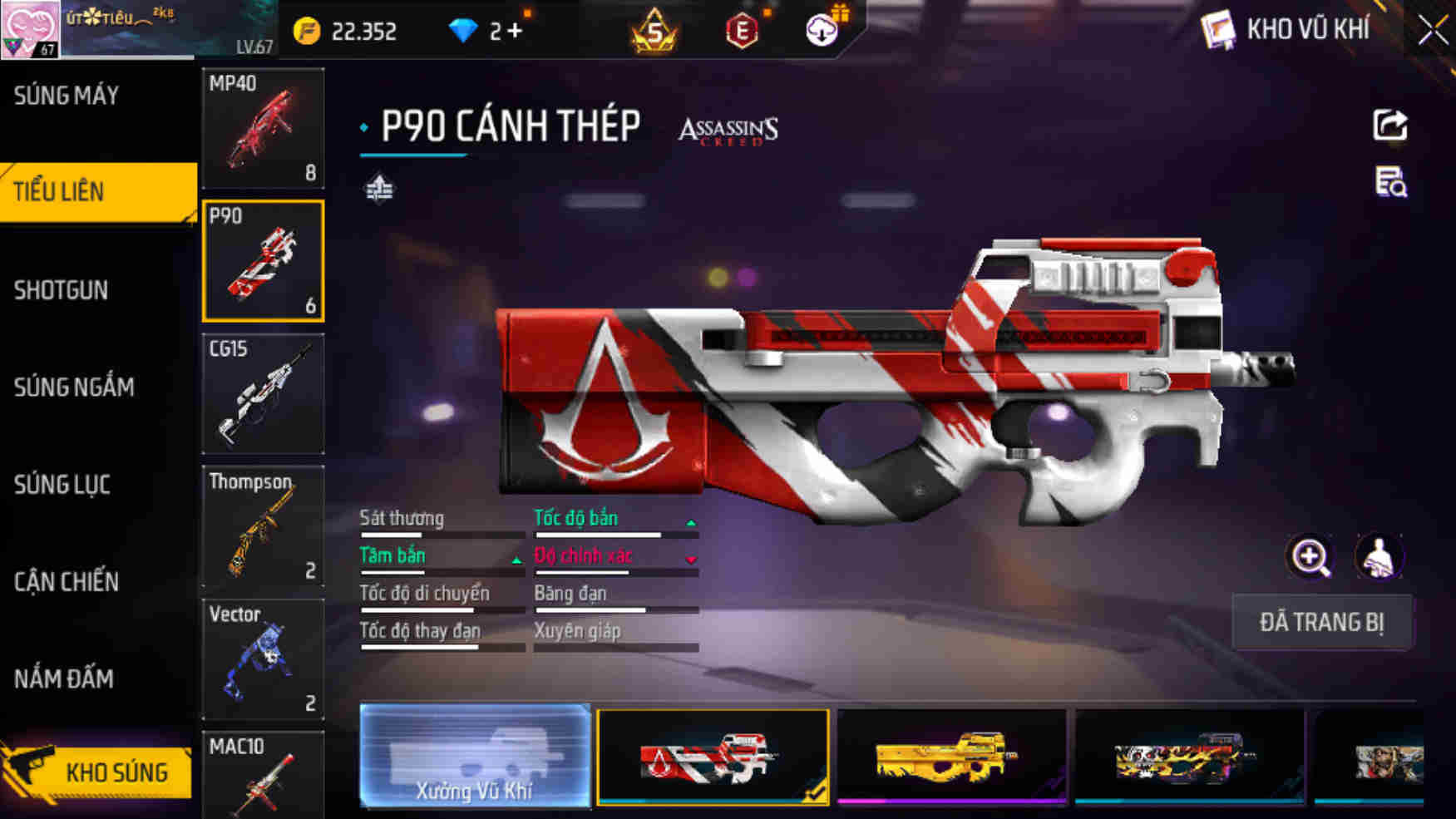The image size is (1456, 819).
Task: Switch to the SÚNG NGẮM category
Action: pyautogui.click(x=73, y=387)
